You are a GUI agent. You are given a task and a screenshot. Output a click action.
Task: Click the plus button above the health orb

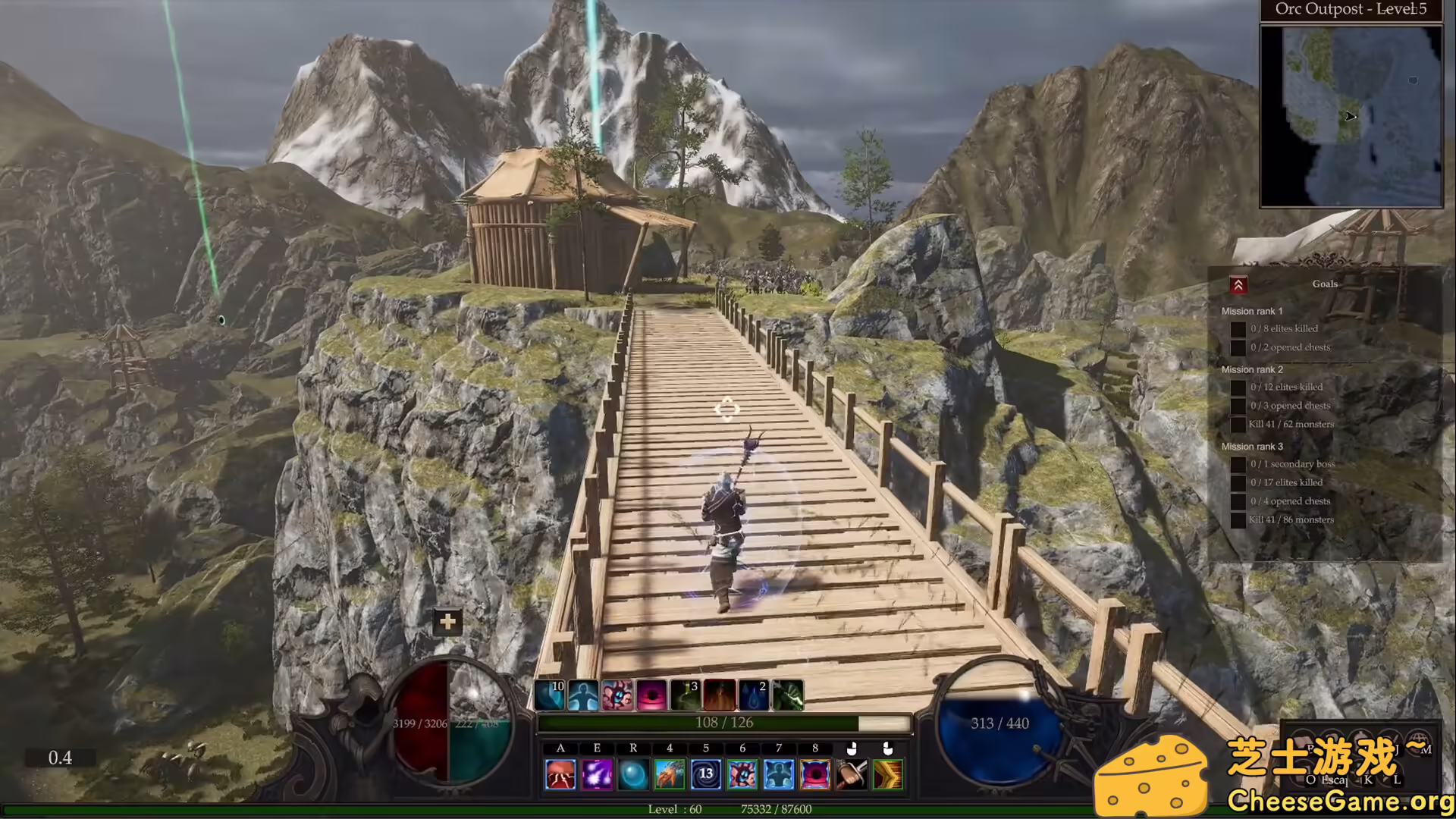coord(448,623)
